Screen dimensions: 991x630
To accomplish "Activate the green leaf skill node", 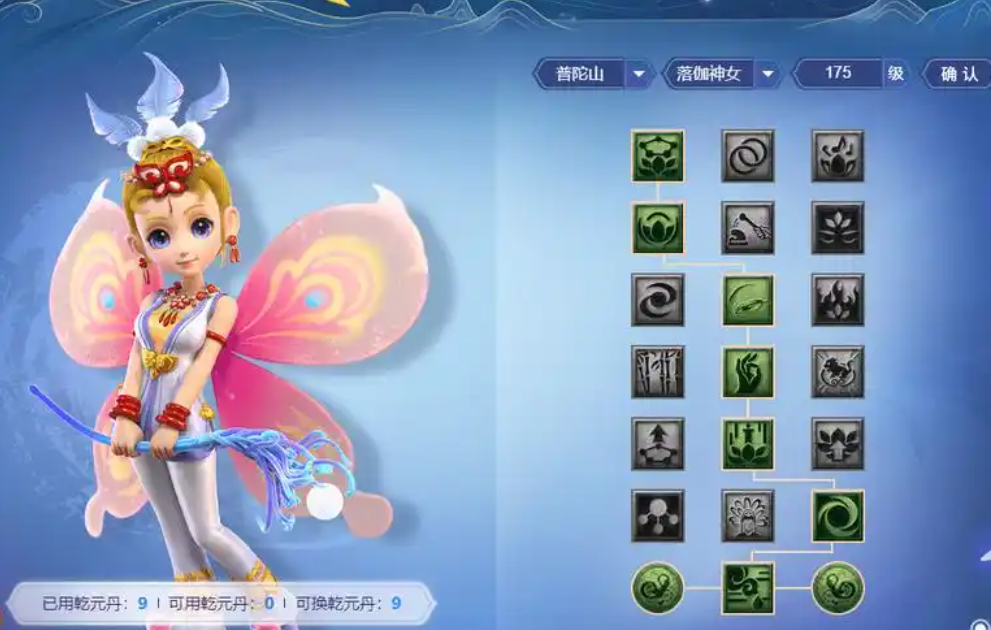I will tap(747, 300).
